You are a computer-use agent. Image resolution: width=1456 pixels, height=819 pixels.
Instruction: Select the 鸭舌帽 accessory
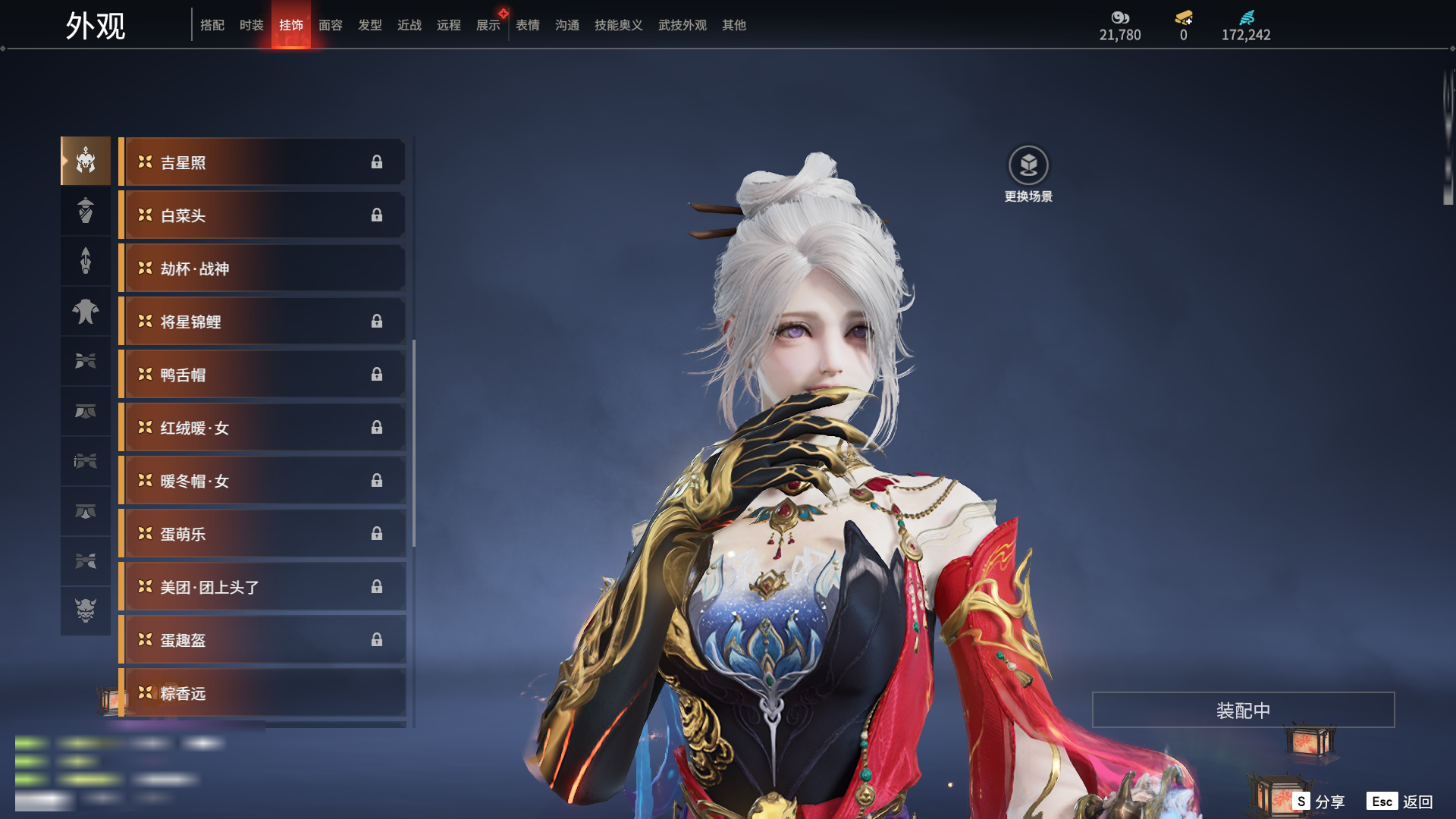[x=262, y=375]
